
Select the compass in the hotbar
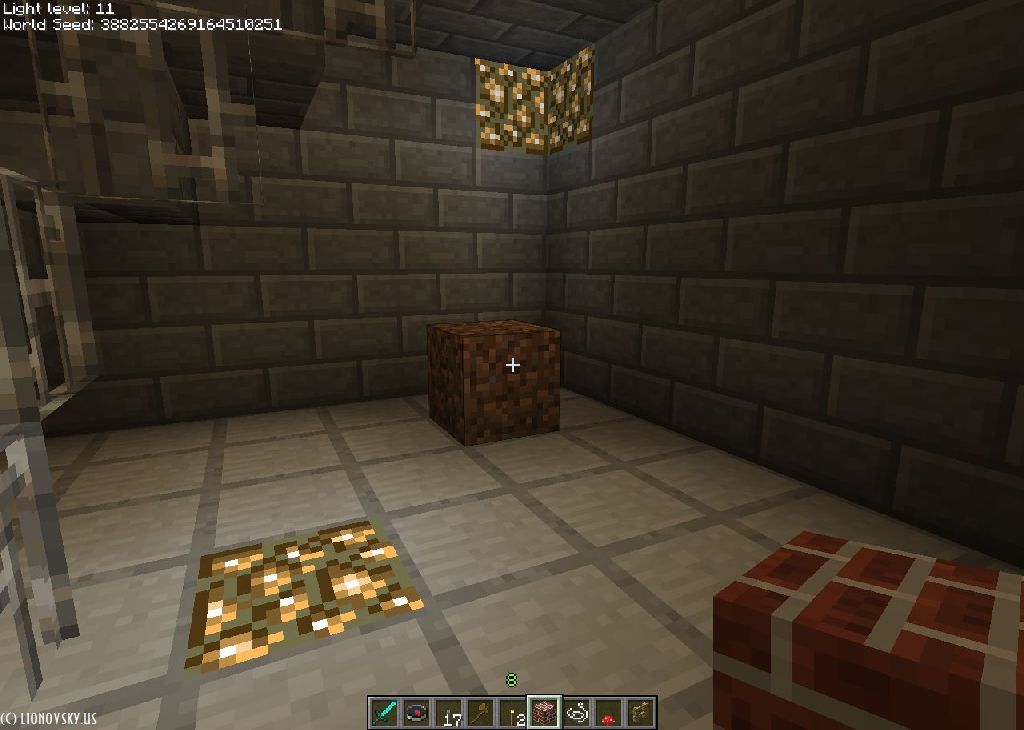click(416, 712)
